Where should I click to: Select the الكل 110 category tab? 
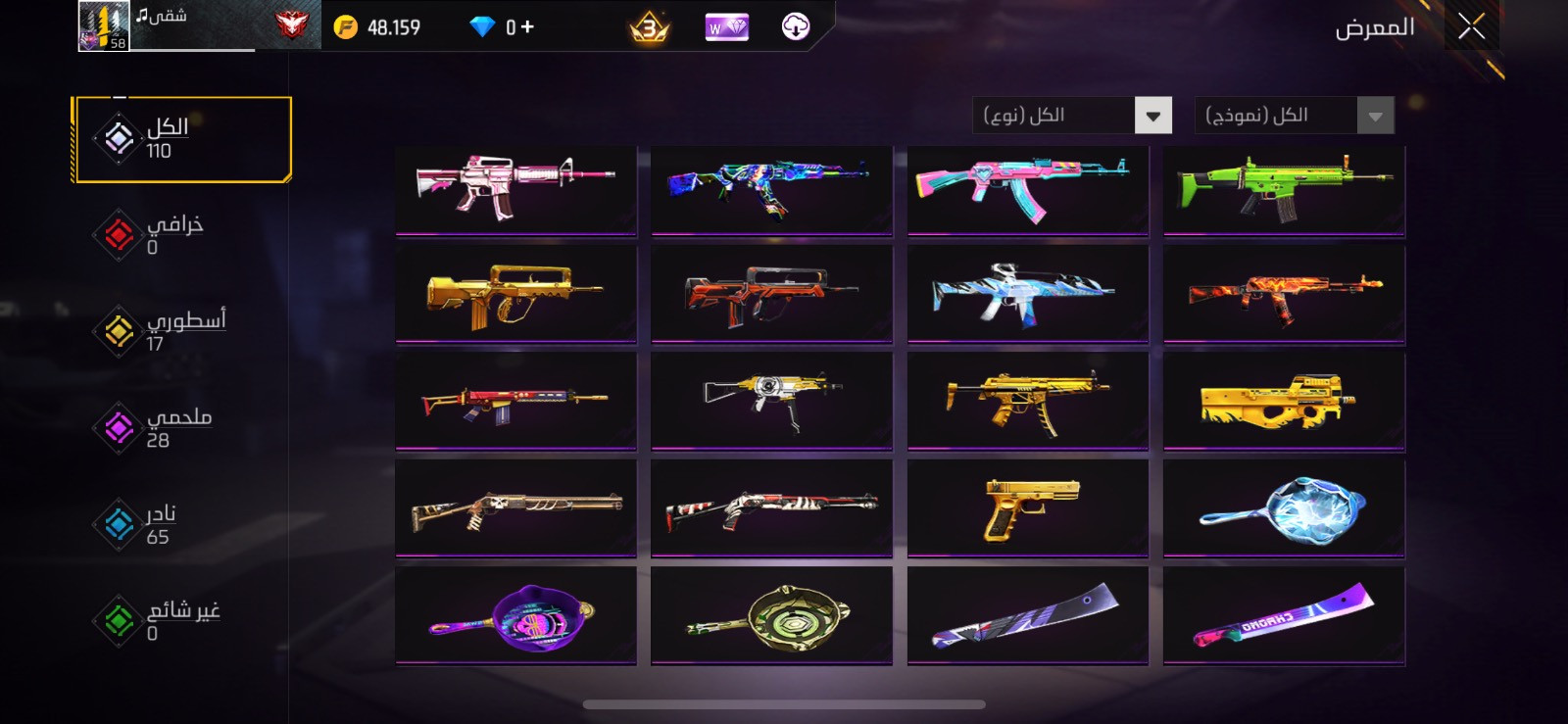[182, 139]
